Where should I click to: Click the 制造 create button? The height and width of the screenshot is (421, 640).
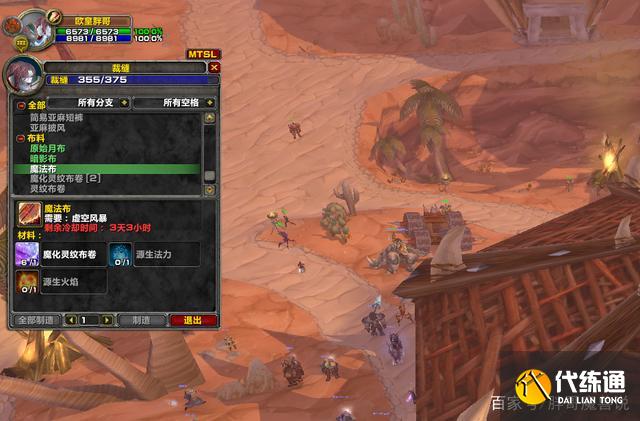[141, 320]
